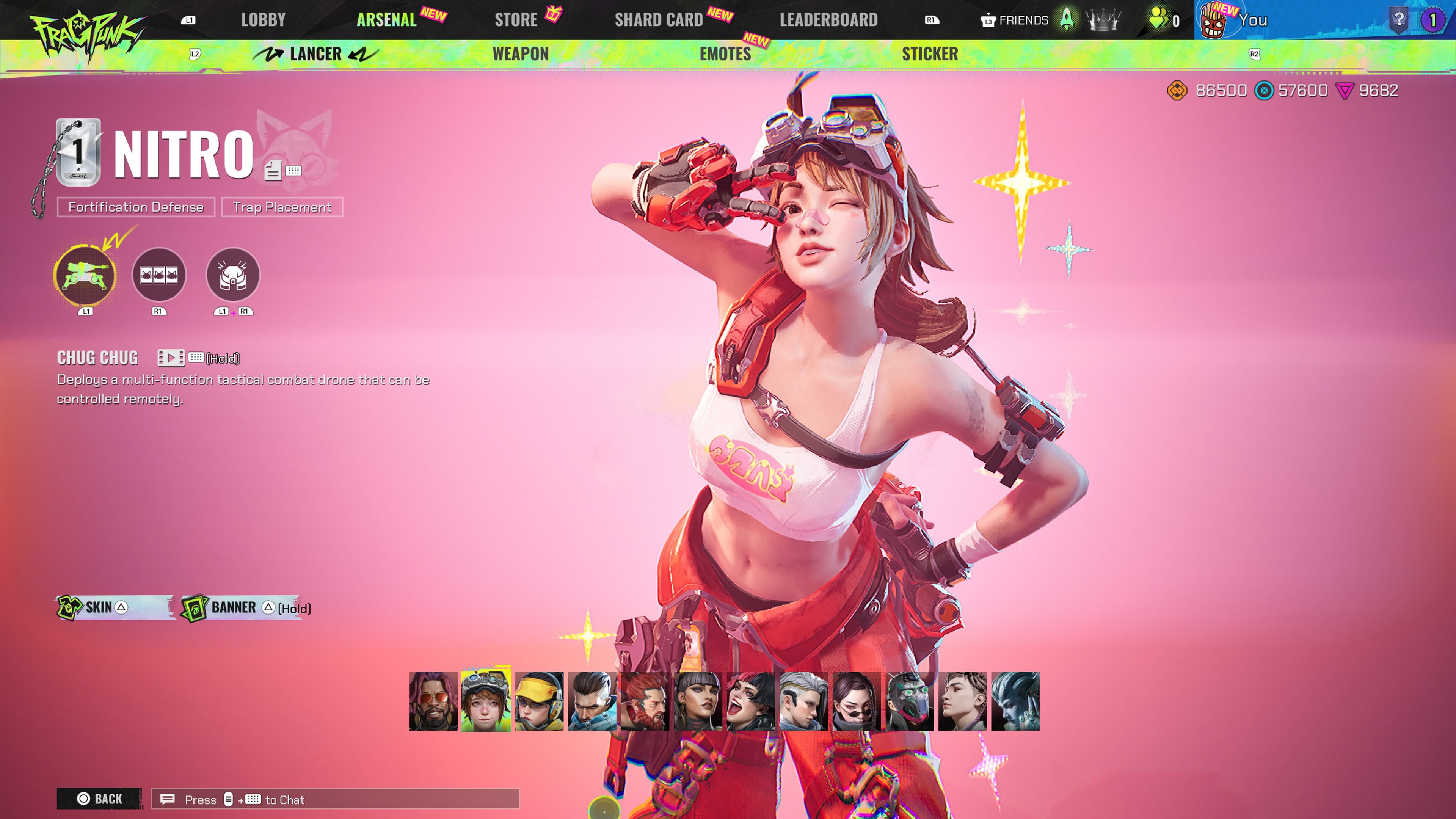Image resolution: width=1456 pixels, height=819 pixels.
Task: Select Nitro's third ability icon
Action: (x=233, y=275)
